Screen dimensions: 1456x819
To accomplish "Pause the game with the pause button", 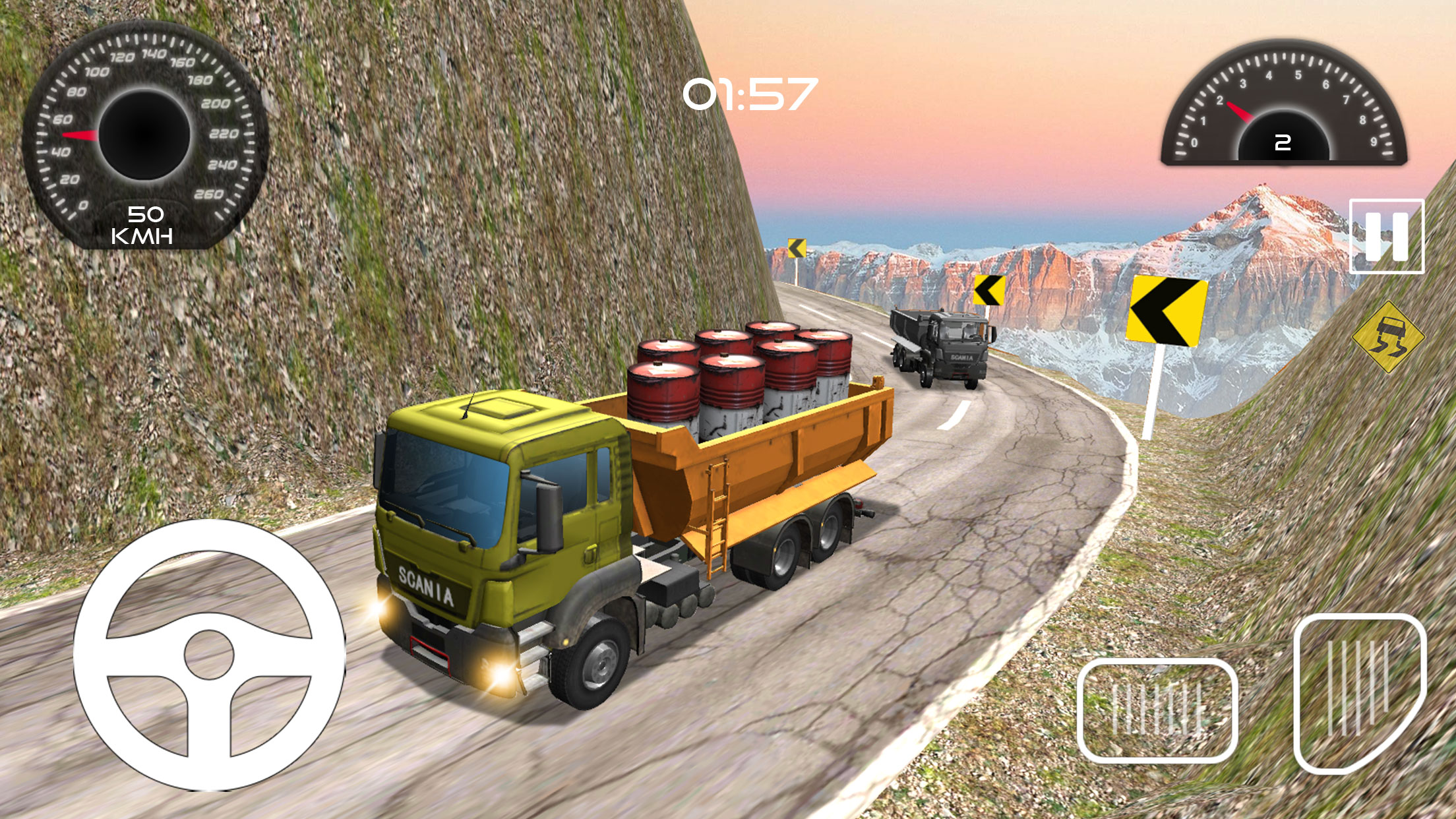I will point(1386,236).
